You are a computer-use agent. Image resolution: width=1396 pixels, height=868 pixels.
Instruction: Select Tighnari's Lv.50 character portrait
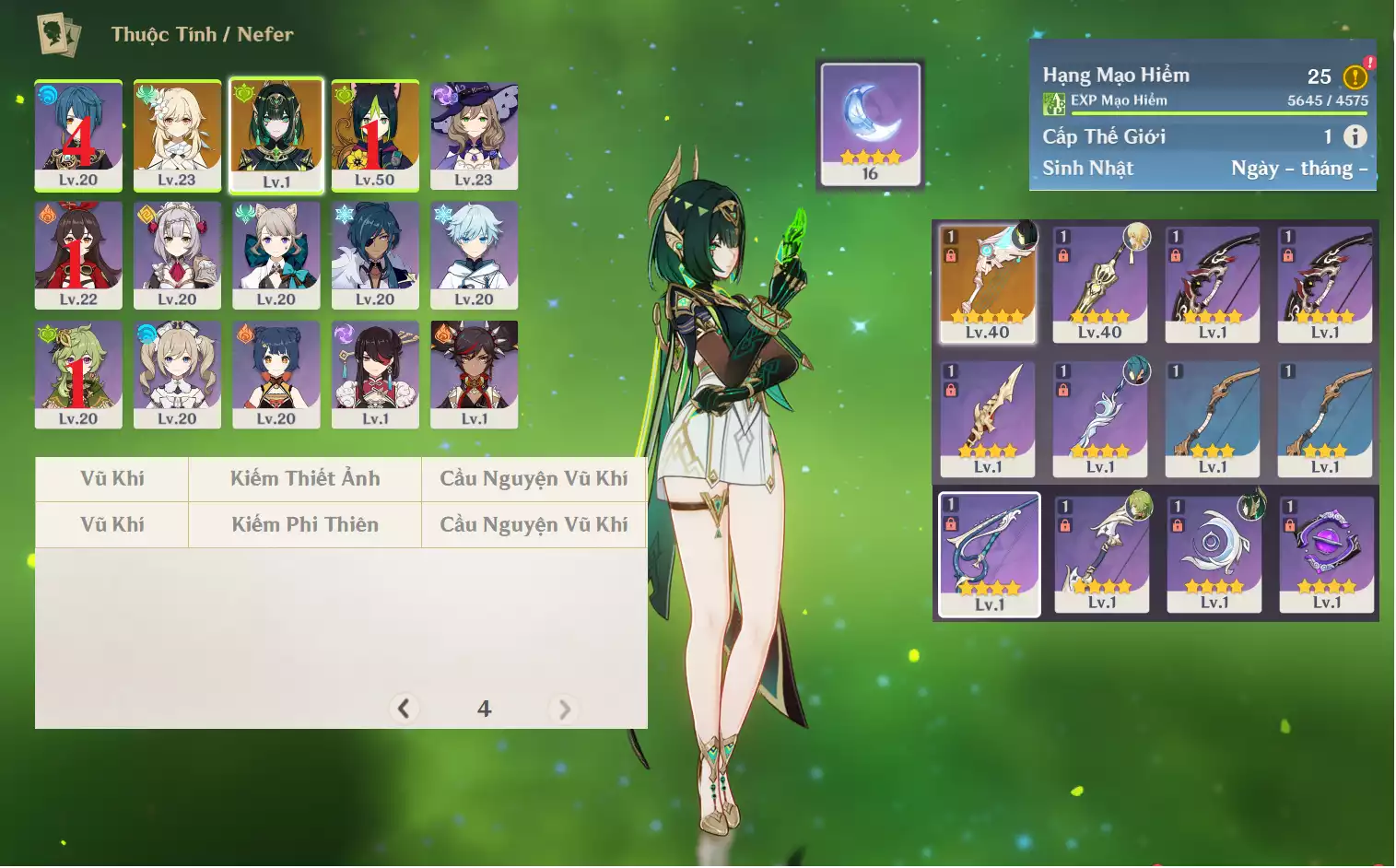point(375,135)
